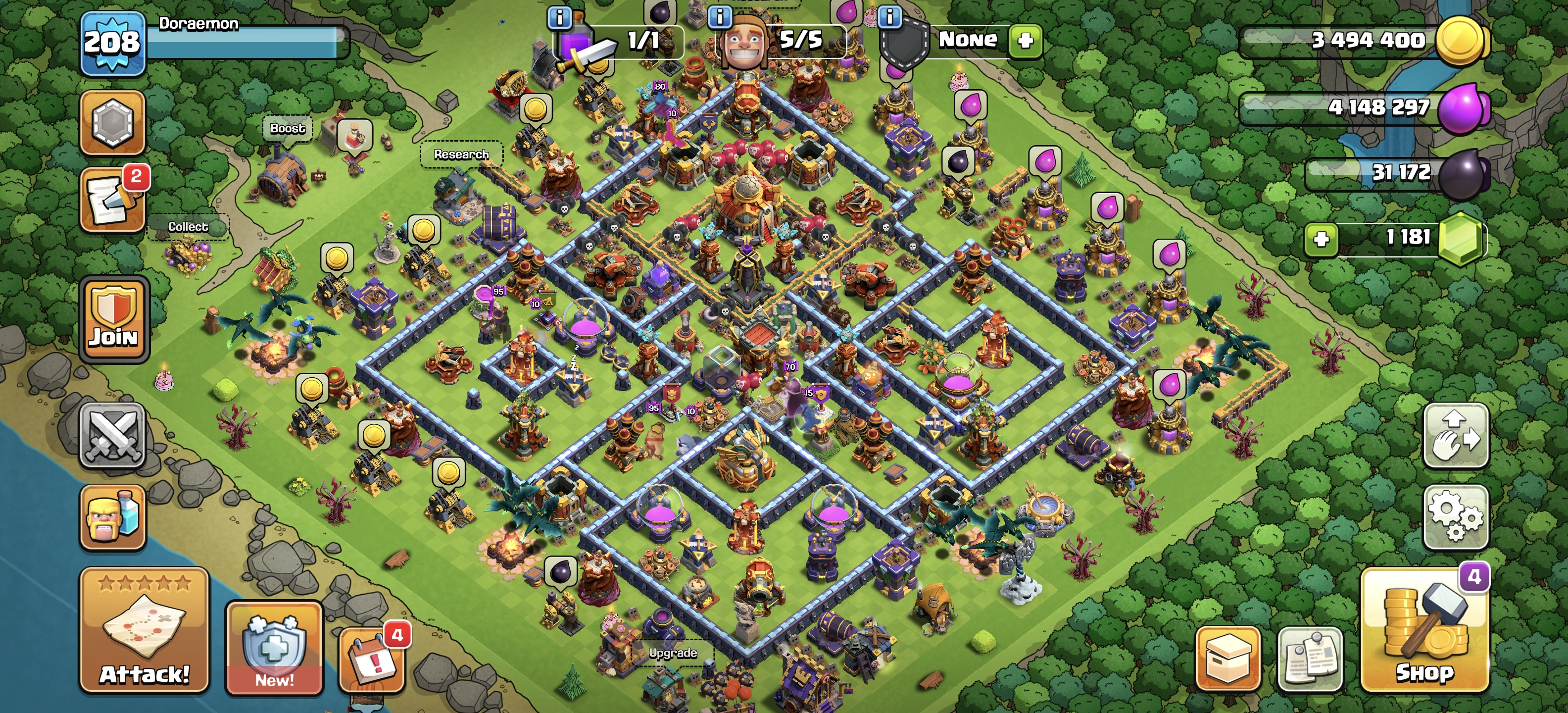Open the settings gear button
Screen dimensions: 1568x713
tap(1455, 517)
